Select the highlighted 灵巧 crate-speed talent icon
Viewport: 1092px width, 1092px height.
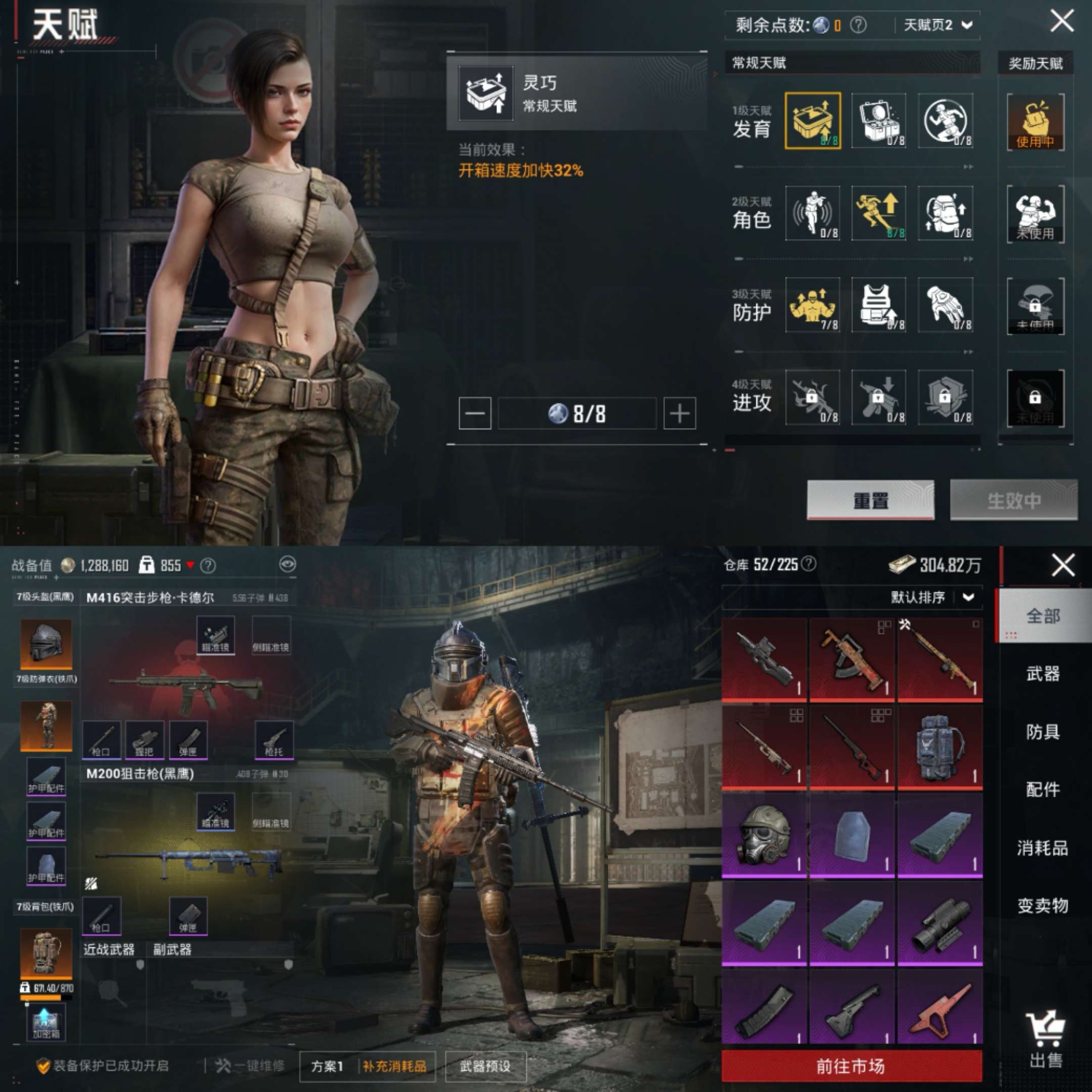click(x=812, y=121)
